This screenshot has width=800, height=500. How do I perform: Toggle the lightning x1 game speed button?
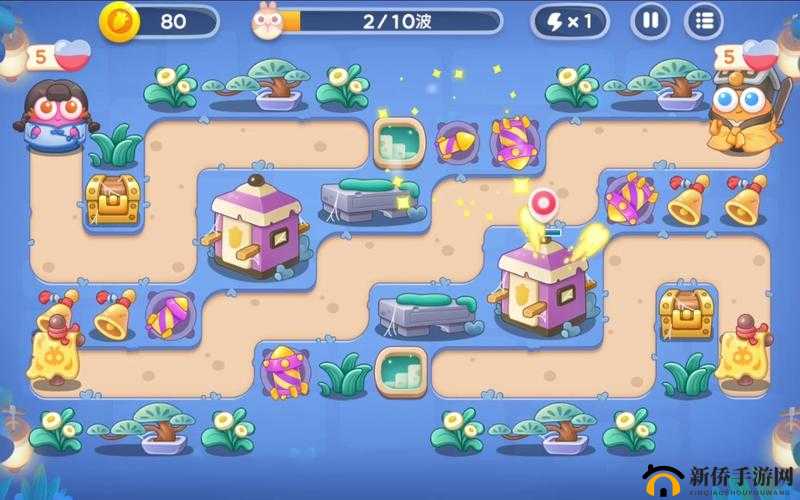click(x=568, y=20)
